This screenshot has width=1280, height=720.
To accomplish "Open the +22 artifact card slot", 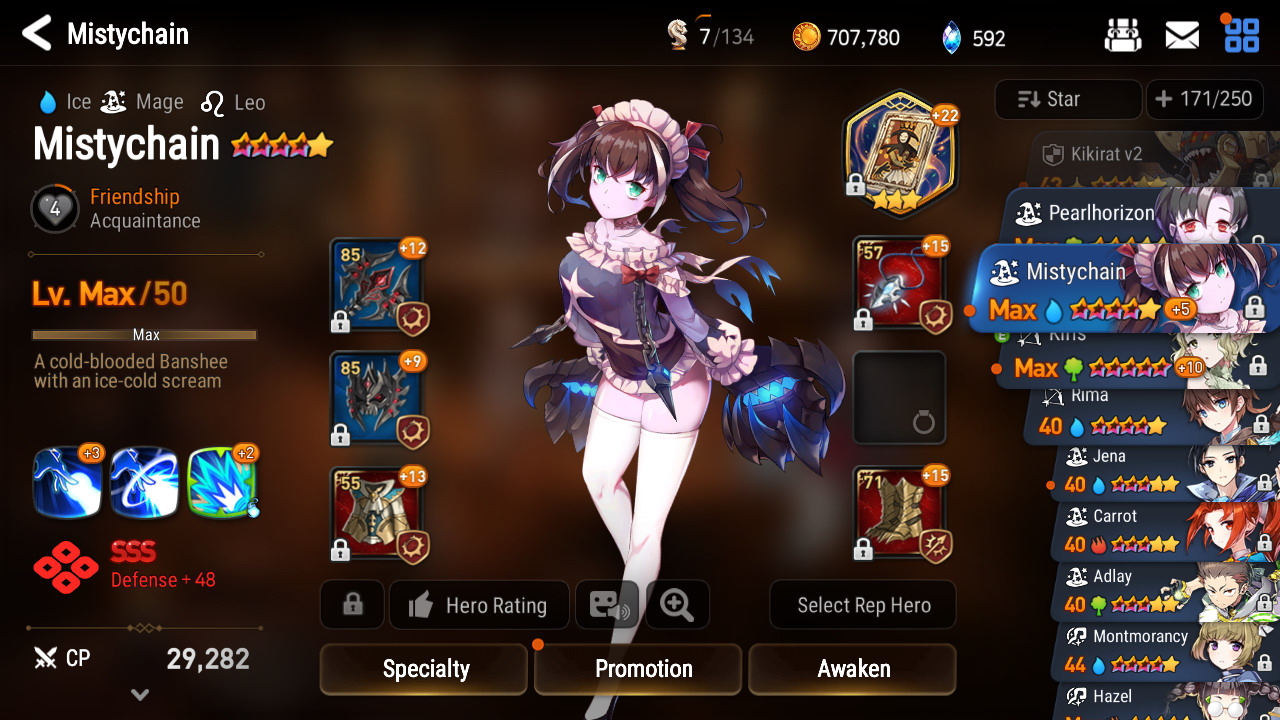I will point(900,150).
